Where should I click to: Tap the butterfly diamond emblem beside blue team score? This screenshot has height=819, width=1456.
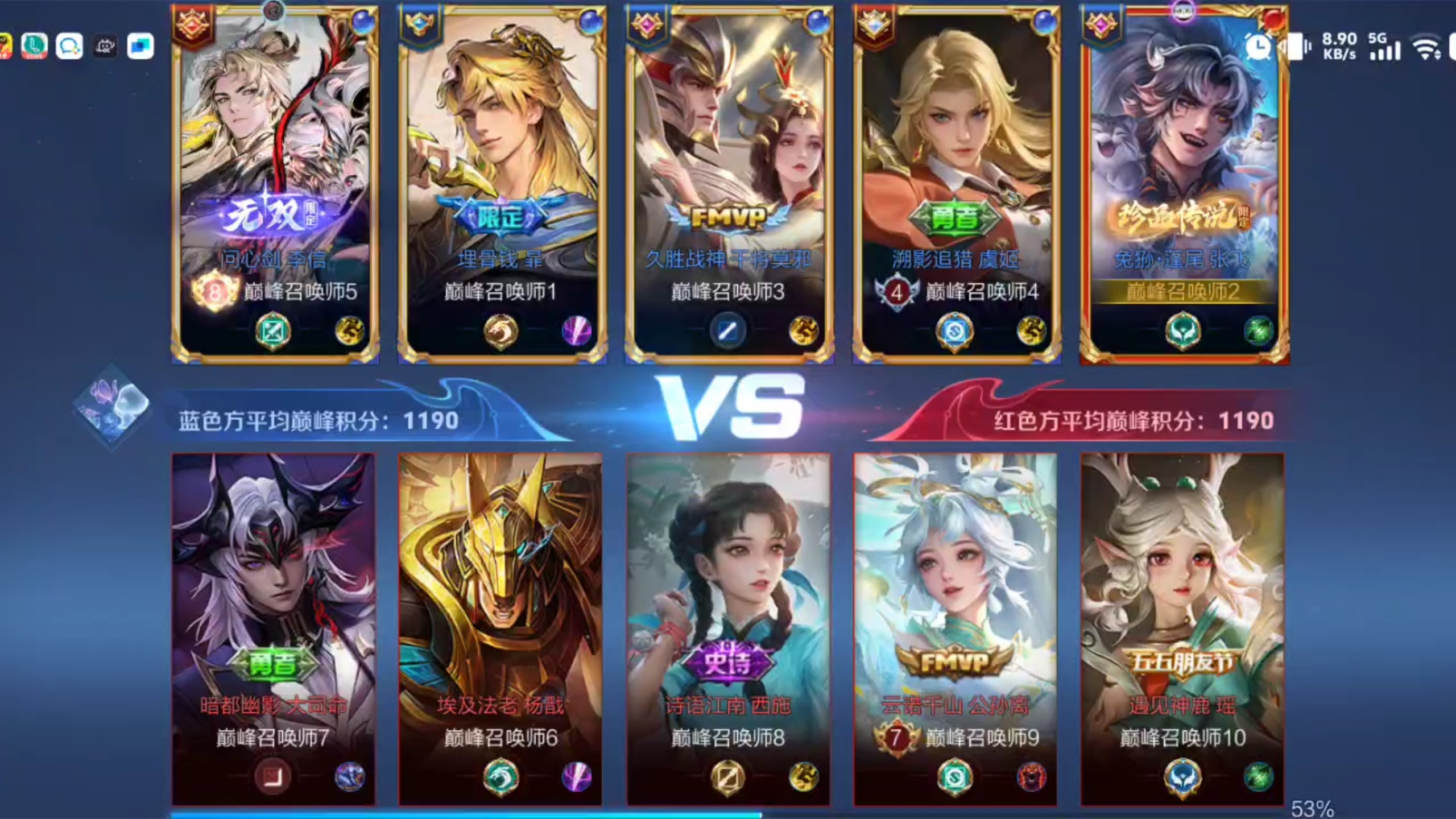point(112,406)
